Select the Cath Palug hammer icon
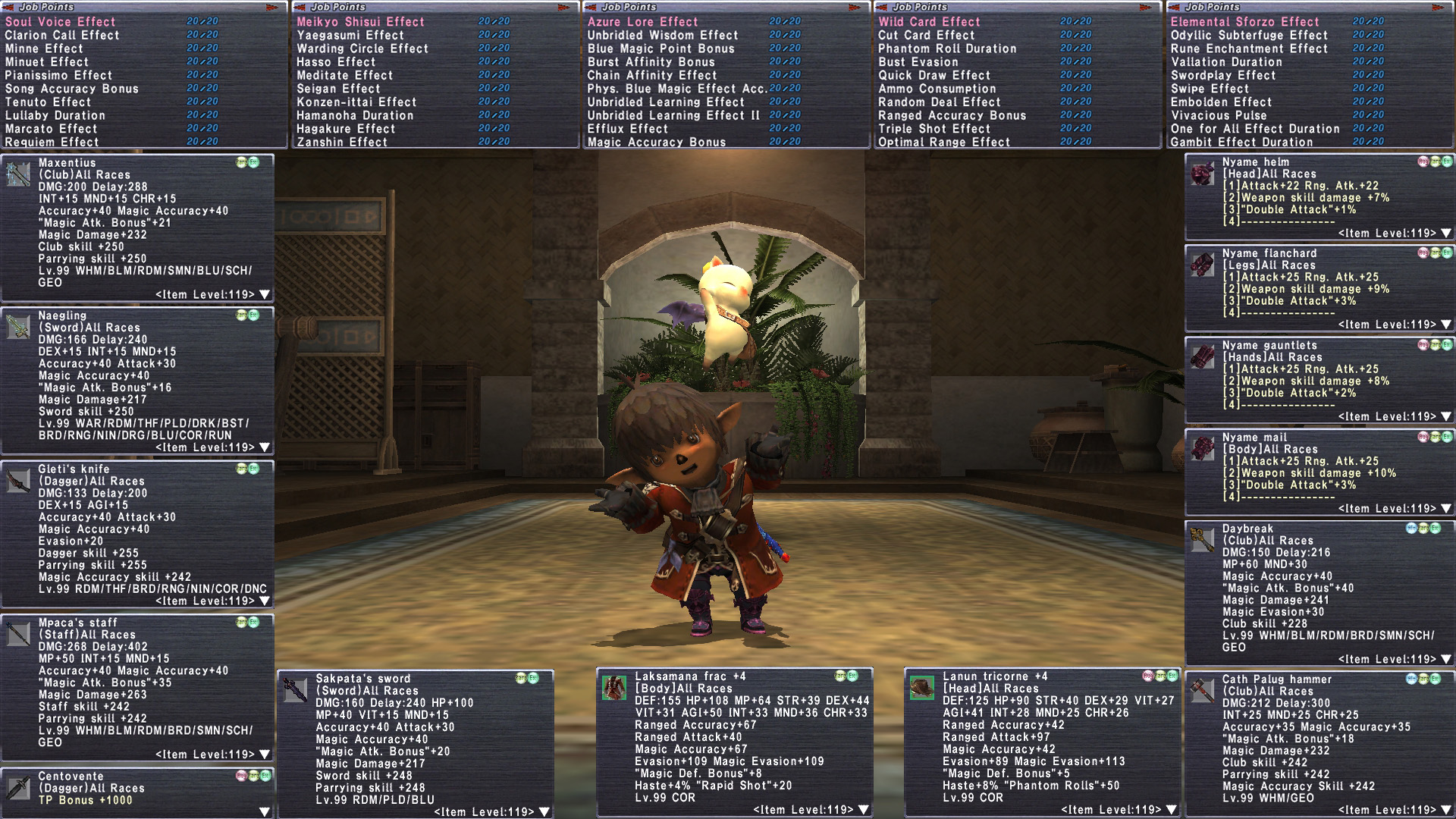This screenshot has height=819, width=1456. point(1202,691)
